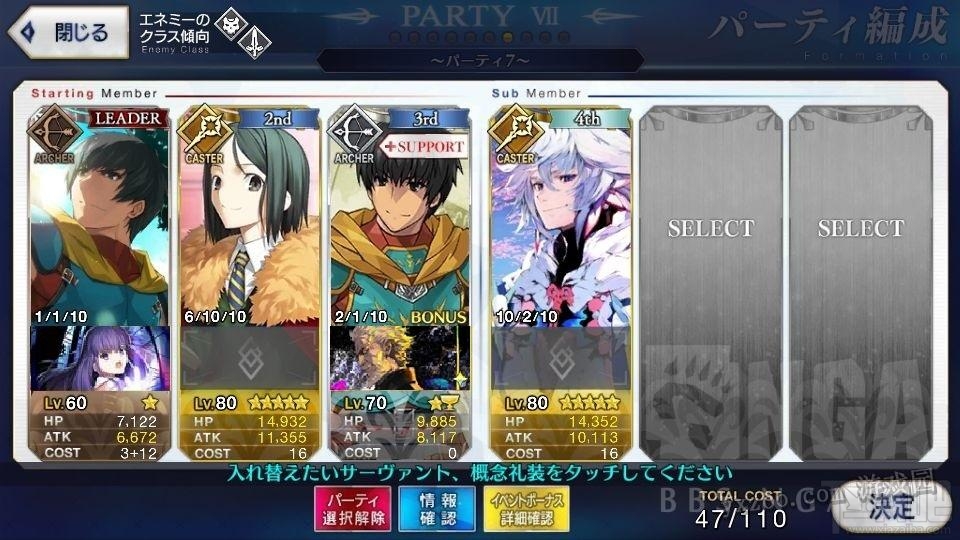Viewport: 960px width, 540px height.
Task: Show event bonus details (yellow button)
Action: pyautogui.click(x=519, y=508)
